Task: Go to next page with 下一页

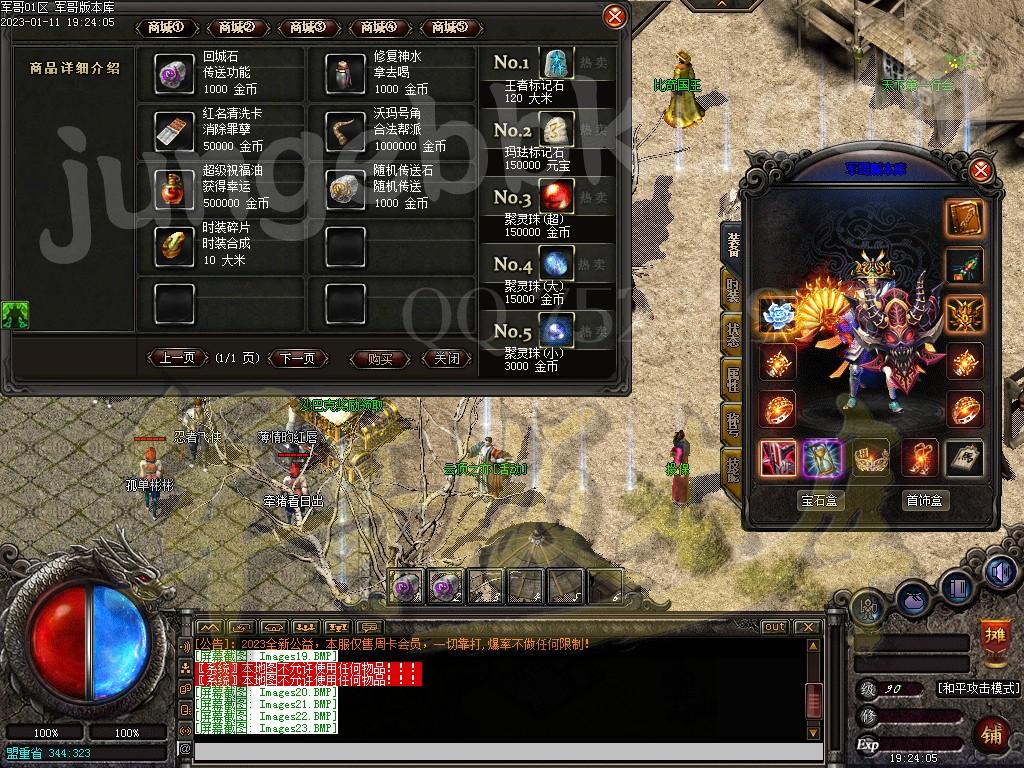Action: (x=297, y=358)
